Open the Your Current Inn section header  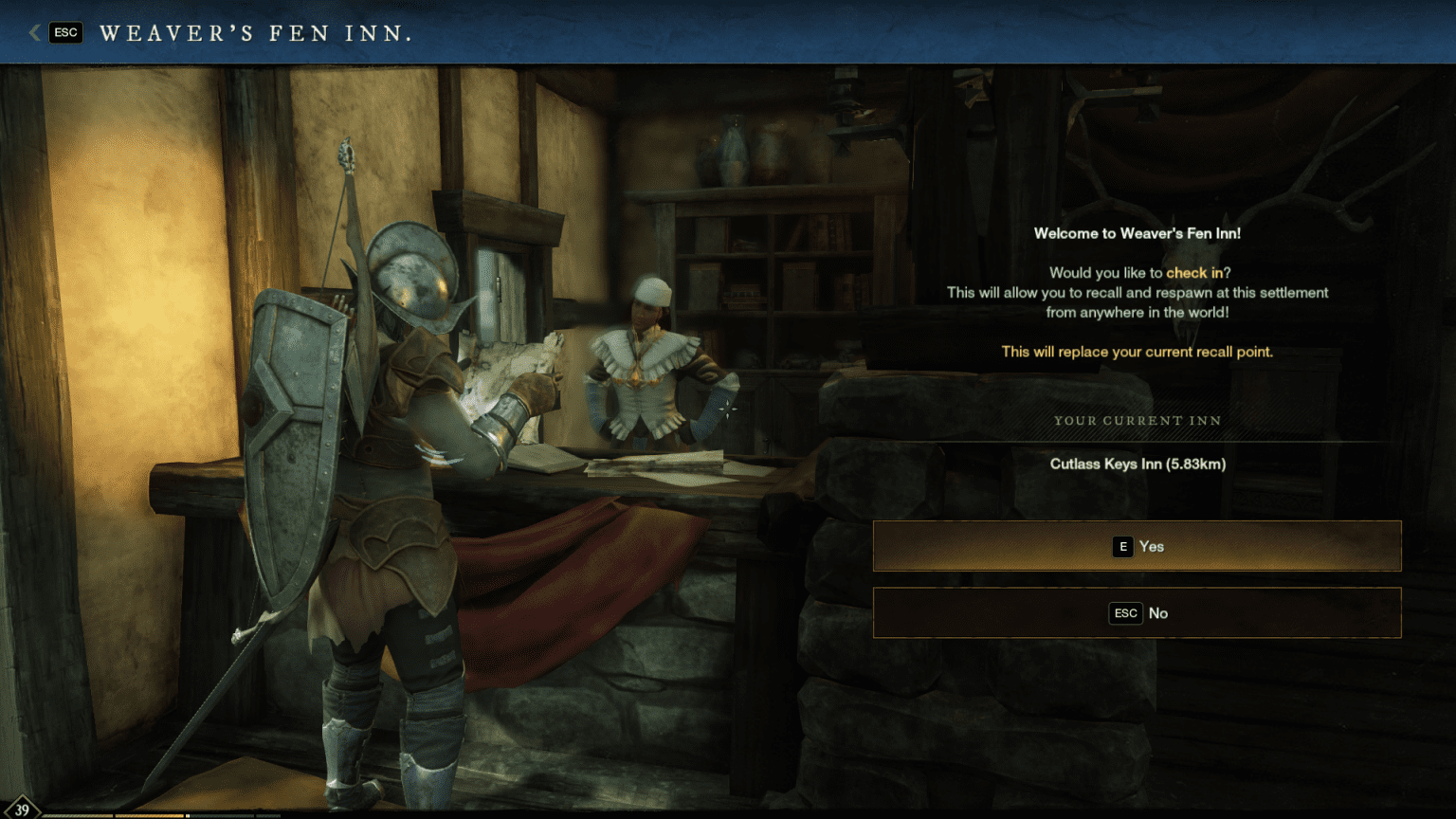click(1137, 420)
